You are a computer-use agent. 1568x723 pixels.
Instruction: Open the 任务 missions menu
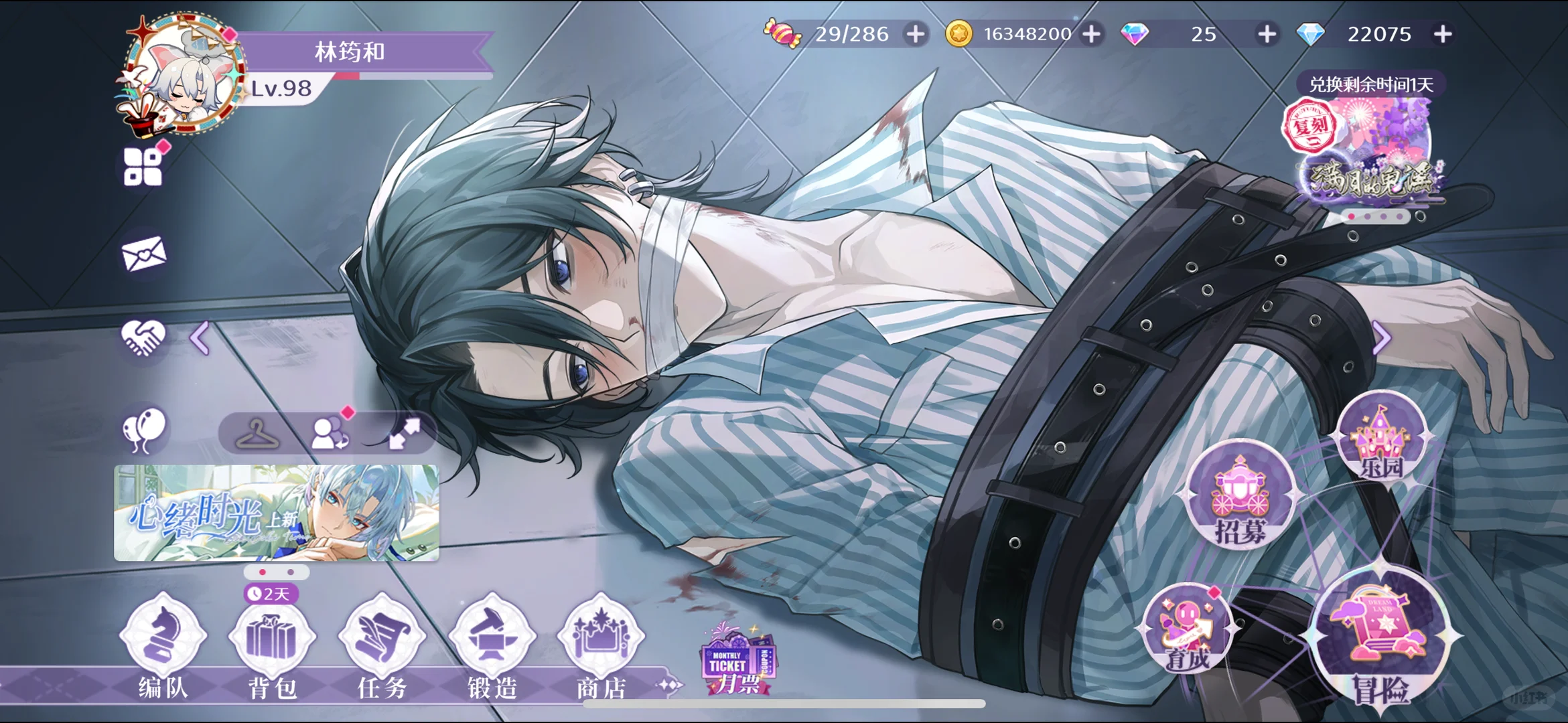click(382, 643)
